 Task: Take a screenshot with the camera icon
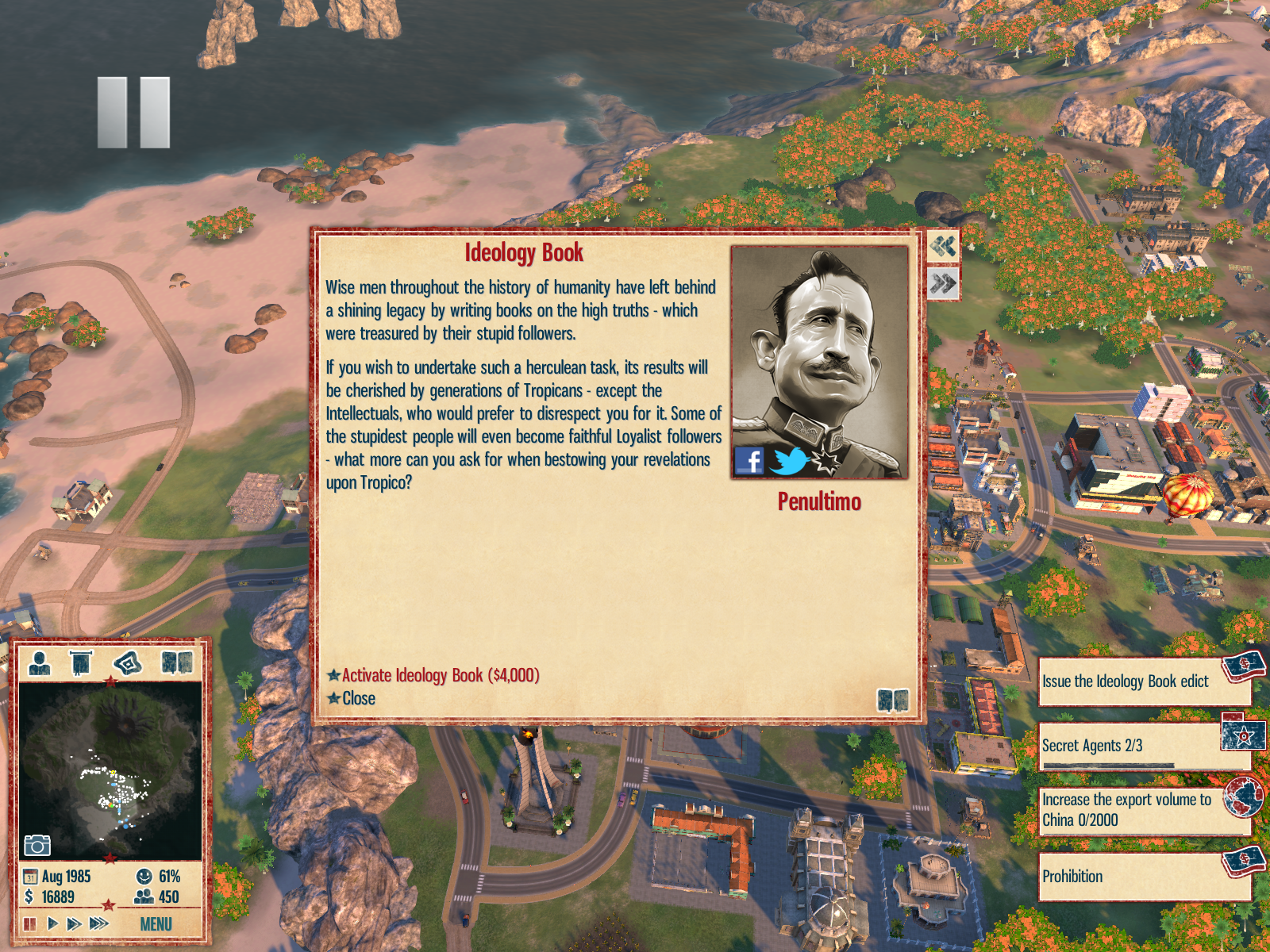tap(37, 846)
